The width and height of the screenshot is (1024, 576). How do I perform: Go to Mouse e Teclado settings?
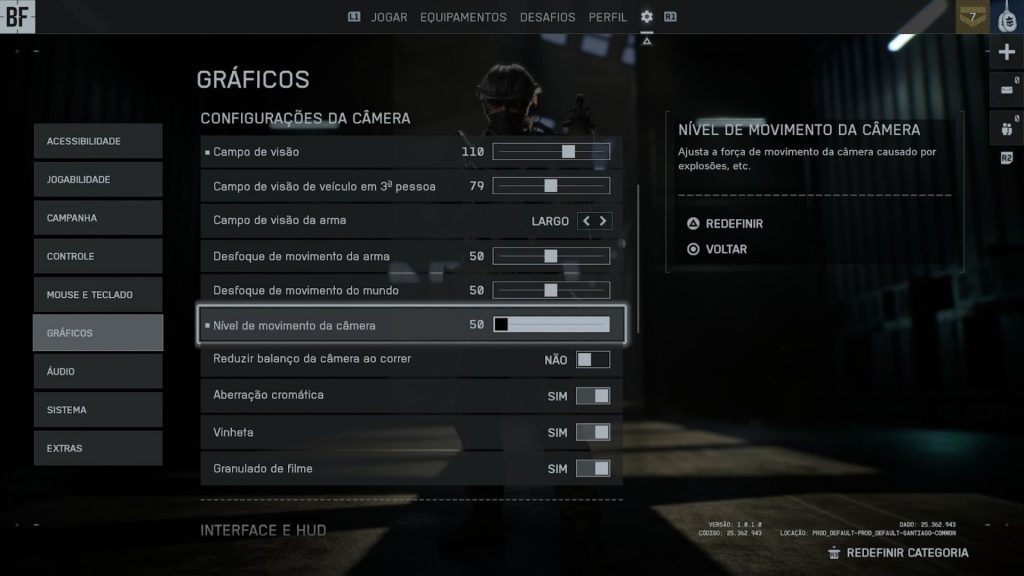97,295
